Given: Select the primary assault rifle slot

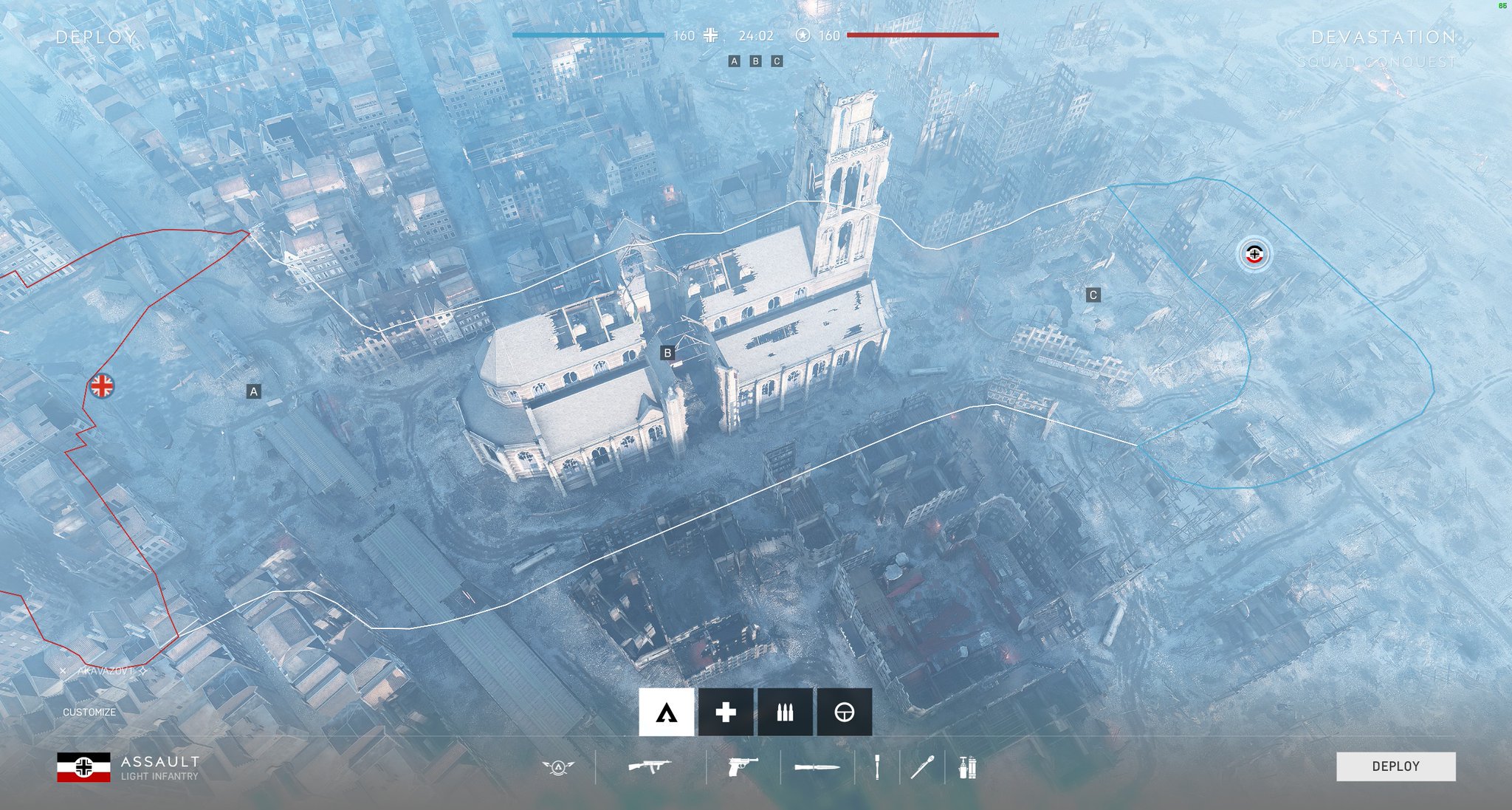Looking at the screenshot, I should (x=650, y=767).
